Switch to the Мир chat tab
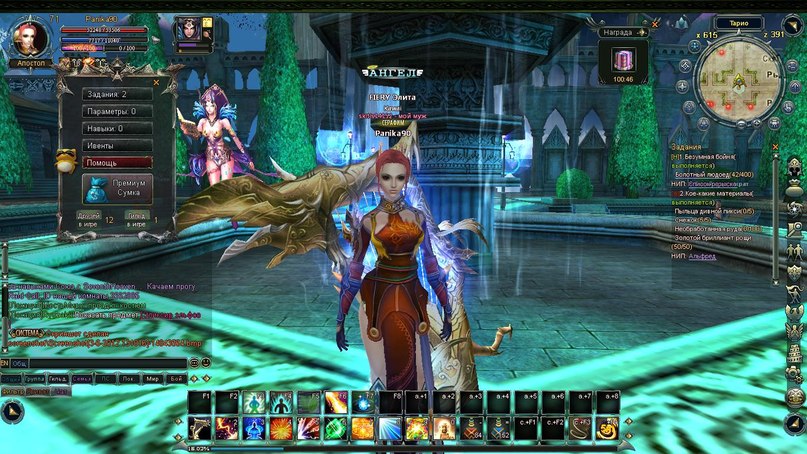This screenshot has width=807, height=454. 152,380
